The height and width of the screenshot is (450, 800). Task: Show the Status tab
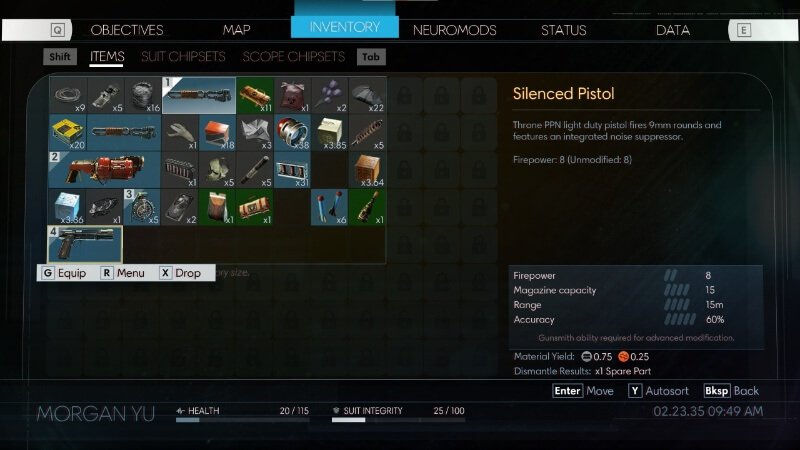tap(563, 30)
